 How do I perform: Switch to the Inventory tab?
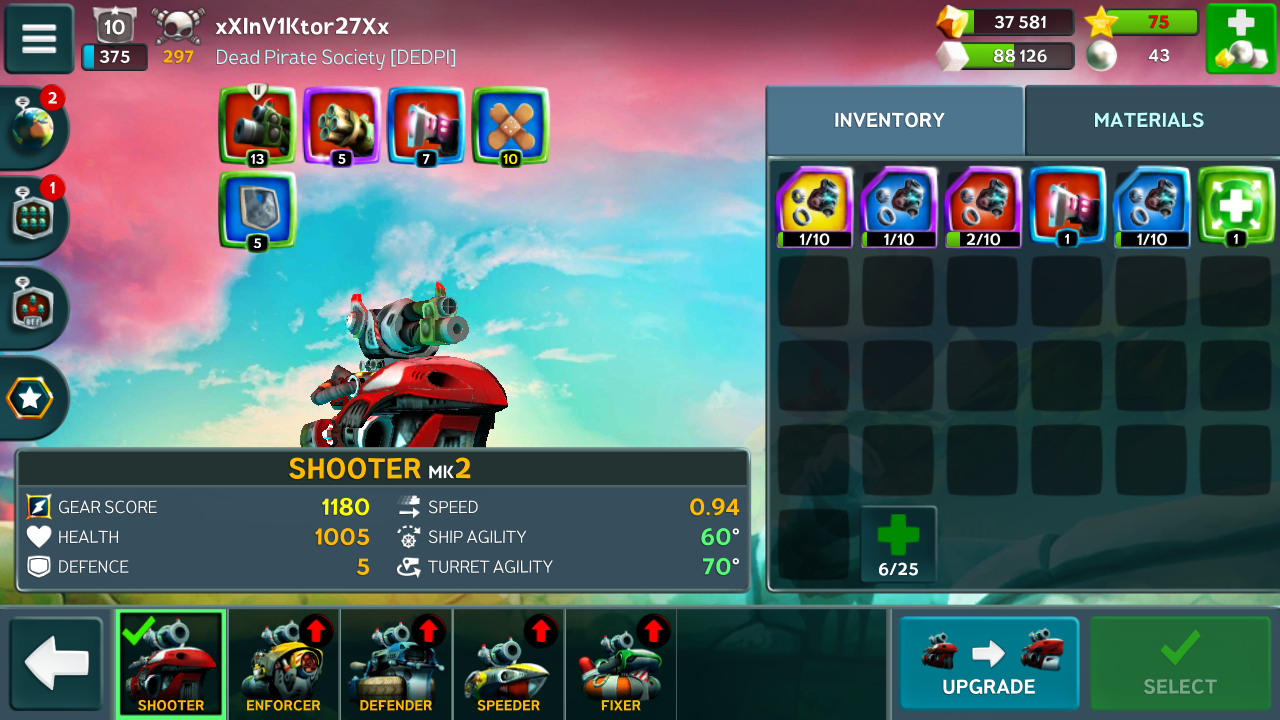point(889,120)
